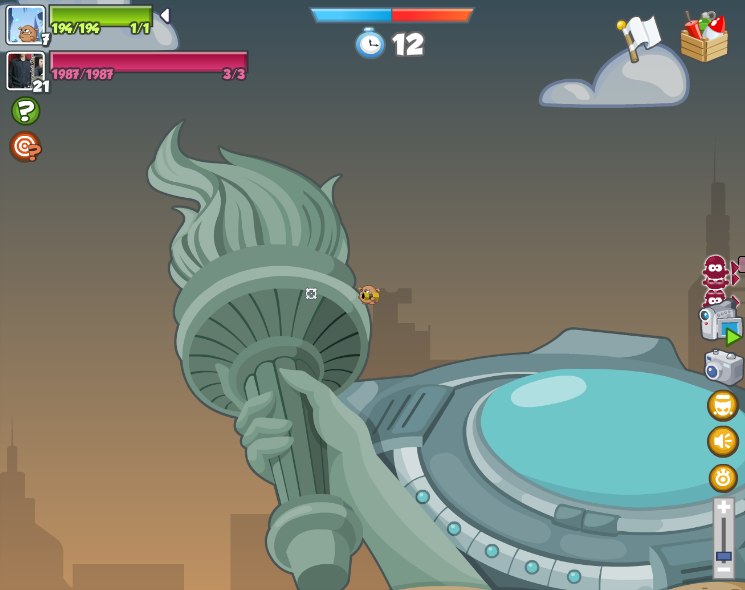Toggle sound with the speaker button

(x=722, y=441)
